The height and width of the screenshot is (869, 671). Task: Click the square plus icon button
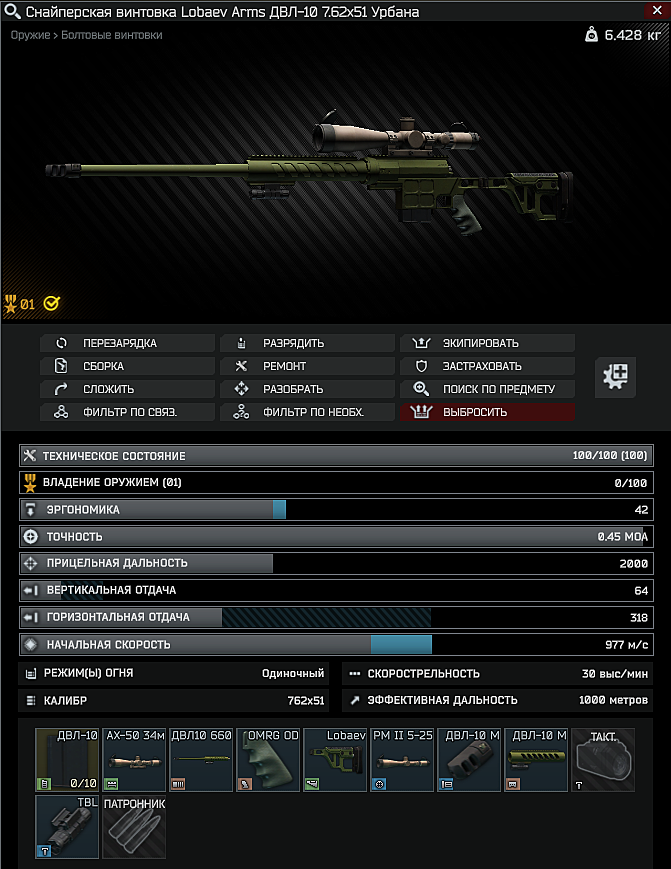pyautogui.click(x=616, y=376)
